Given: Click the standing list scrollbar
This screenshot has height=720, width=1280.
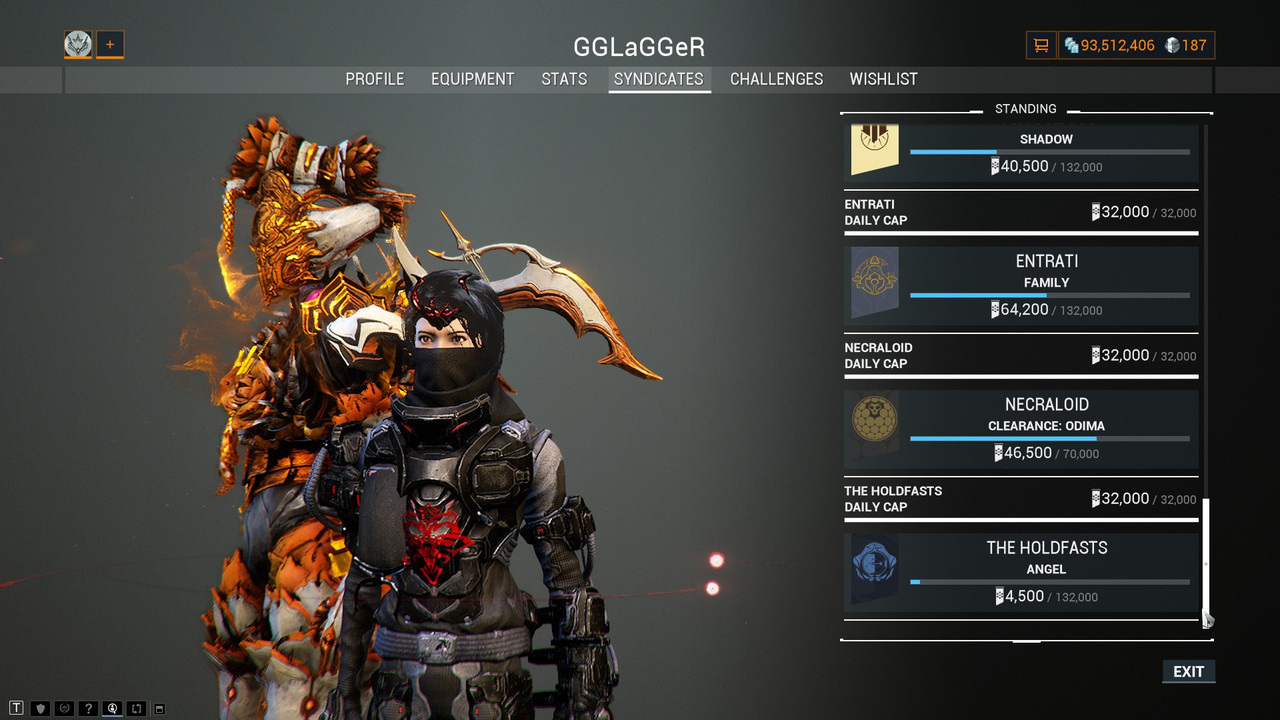Looking at the screenshot, I should pos(1206,560).
